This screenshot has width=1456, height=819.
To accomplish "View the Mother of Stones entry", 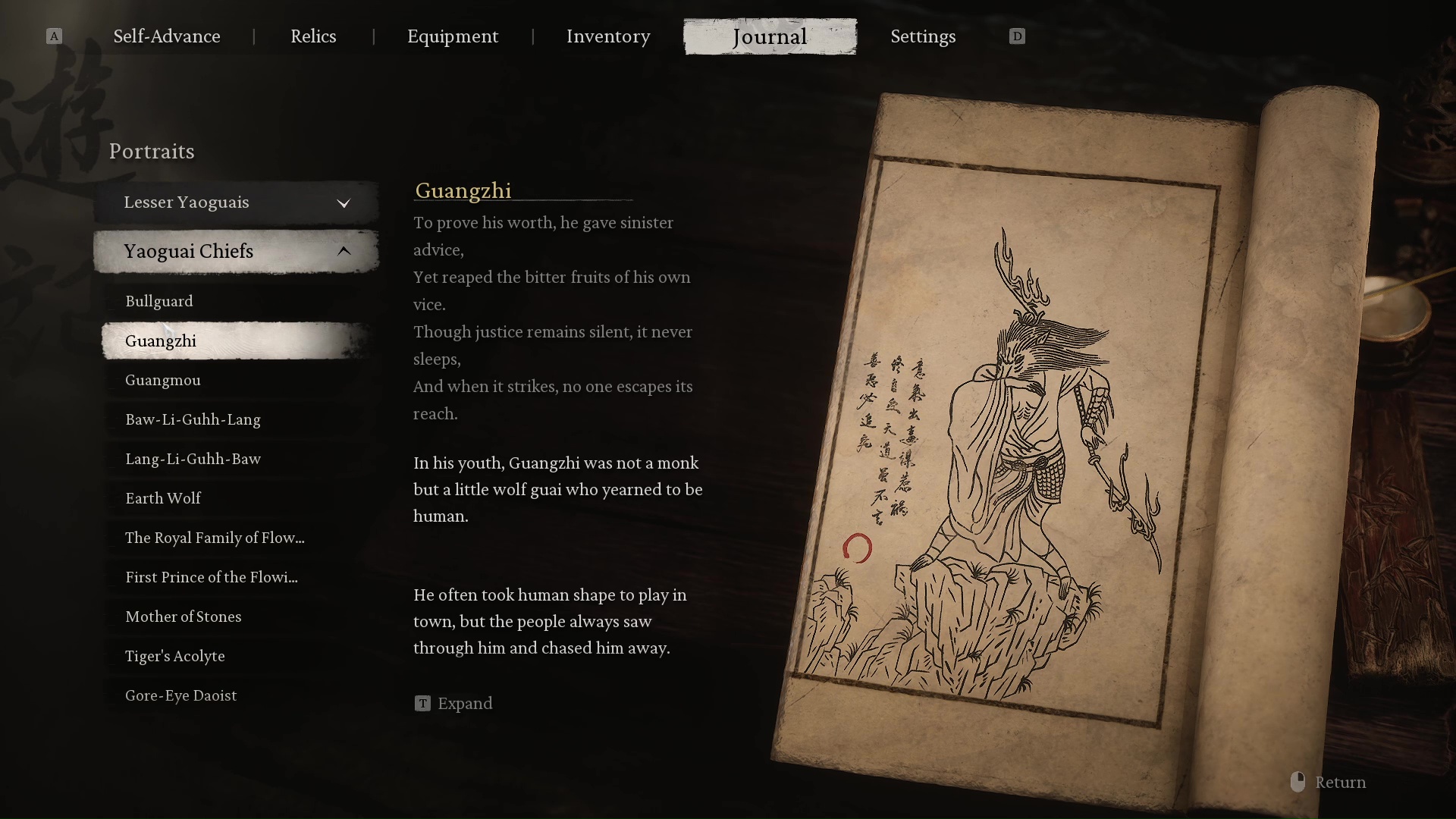I will [x=184, y=617].
